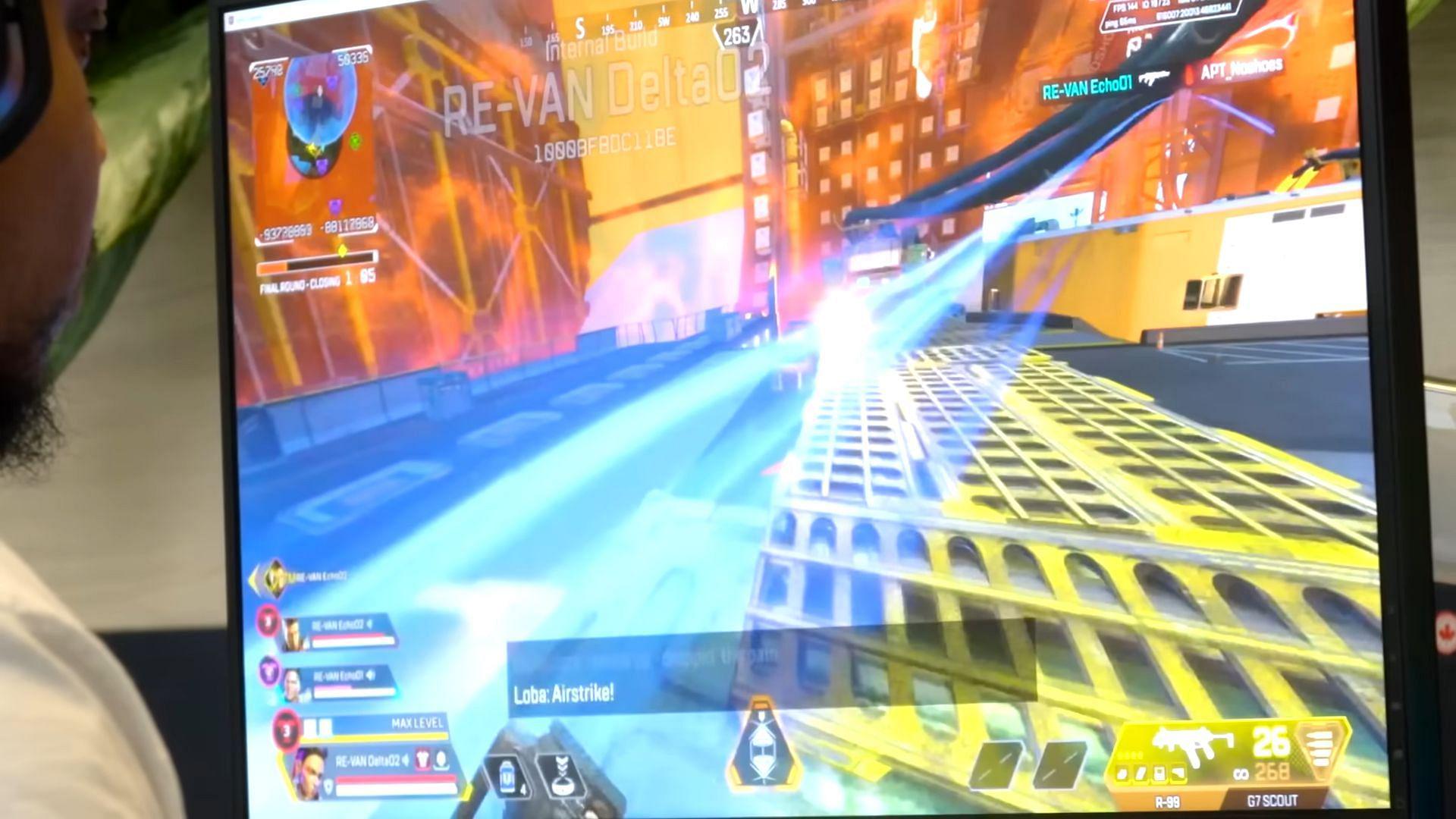Open the attachment slots under the R-99
Screen dimensions: 1456x819
point(1149,773)
